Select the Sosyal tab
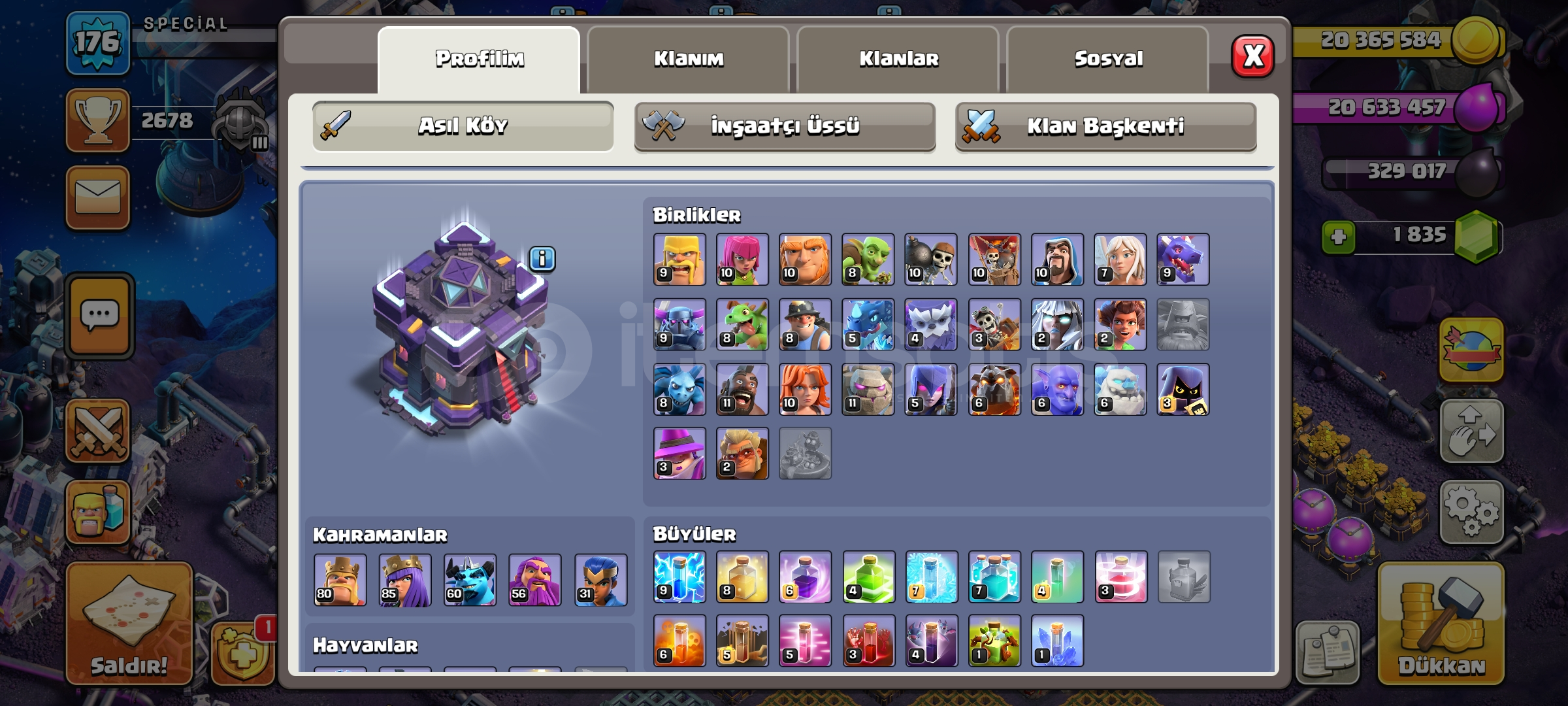Viewport: 1568px width, 706px height. tap(1108, 59)
